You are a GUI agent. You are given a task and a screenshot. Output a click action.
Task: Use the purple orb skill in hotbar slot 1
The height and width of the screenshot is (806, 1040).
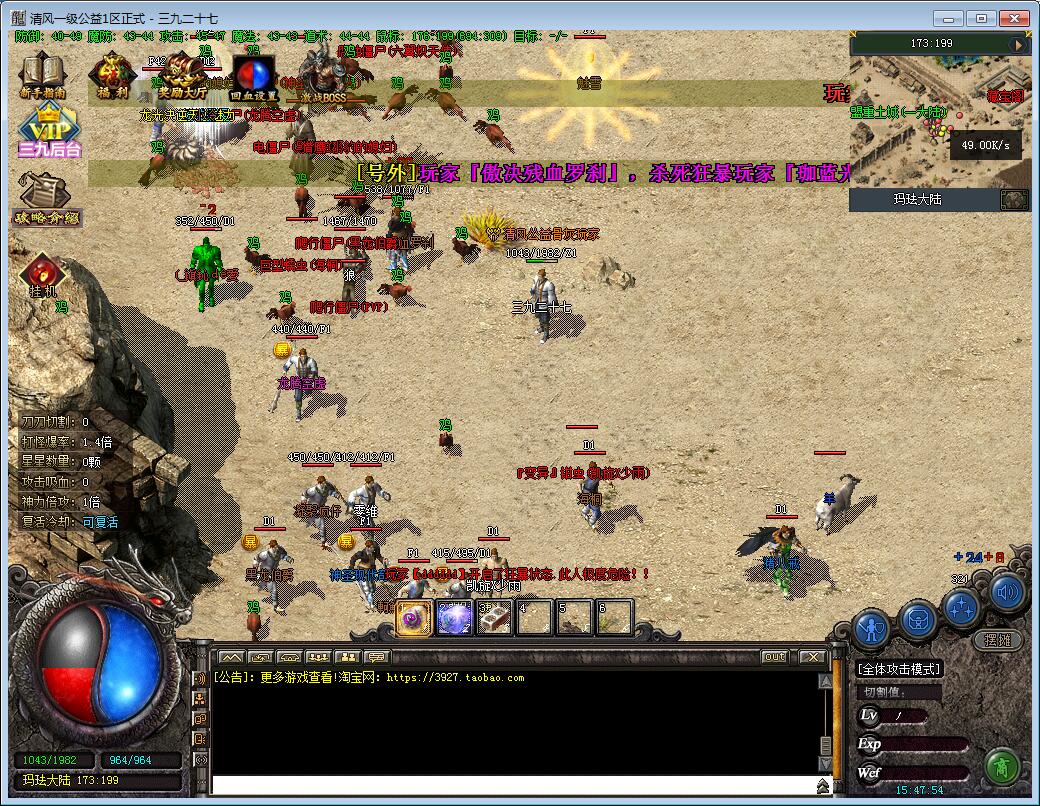pyautogui.click(x=414, y=618)
